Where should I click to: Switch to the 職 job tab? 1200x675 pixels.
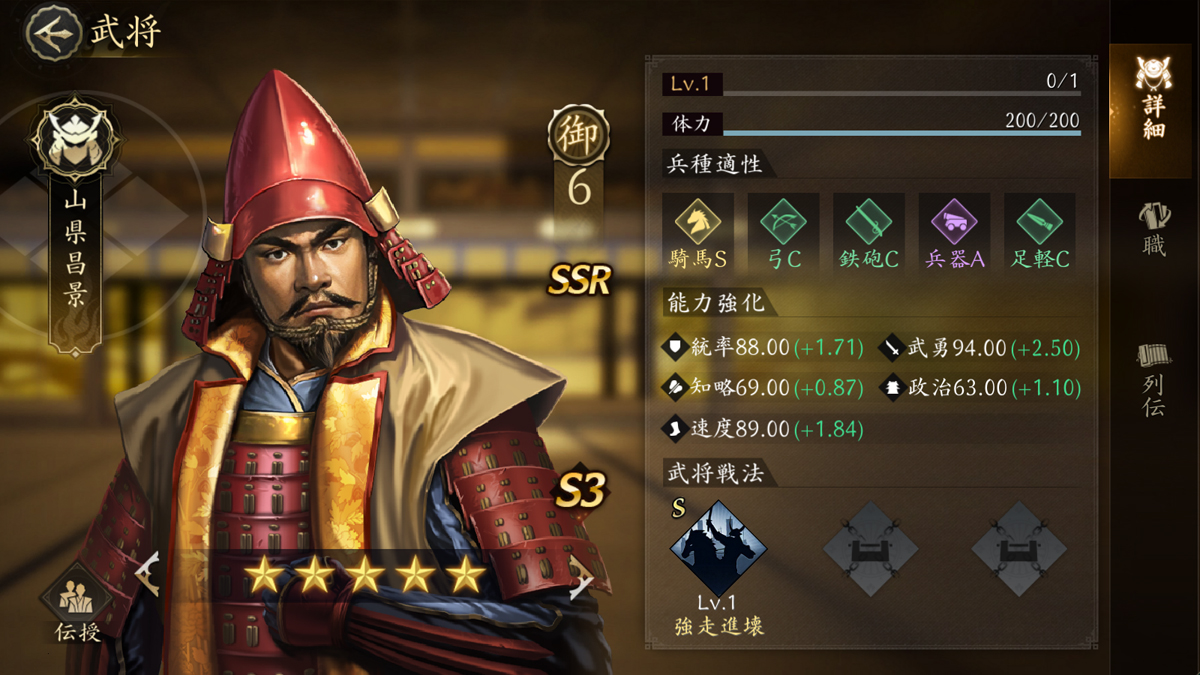click(x=1154, y=228)
